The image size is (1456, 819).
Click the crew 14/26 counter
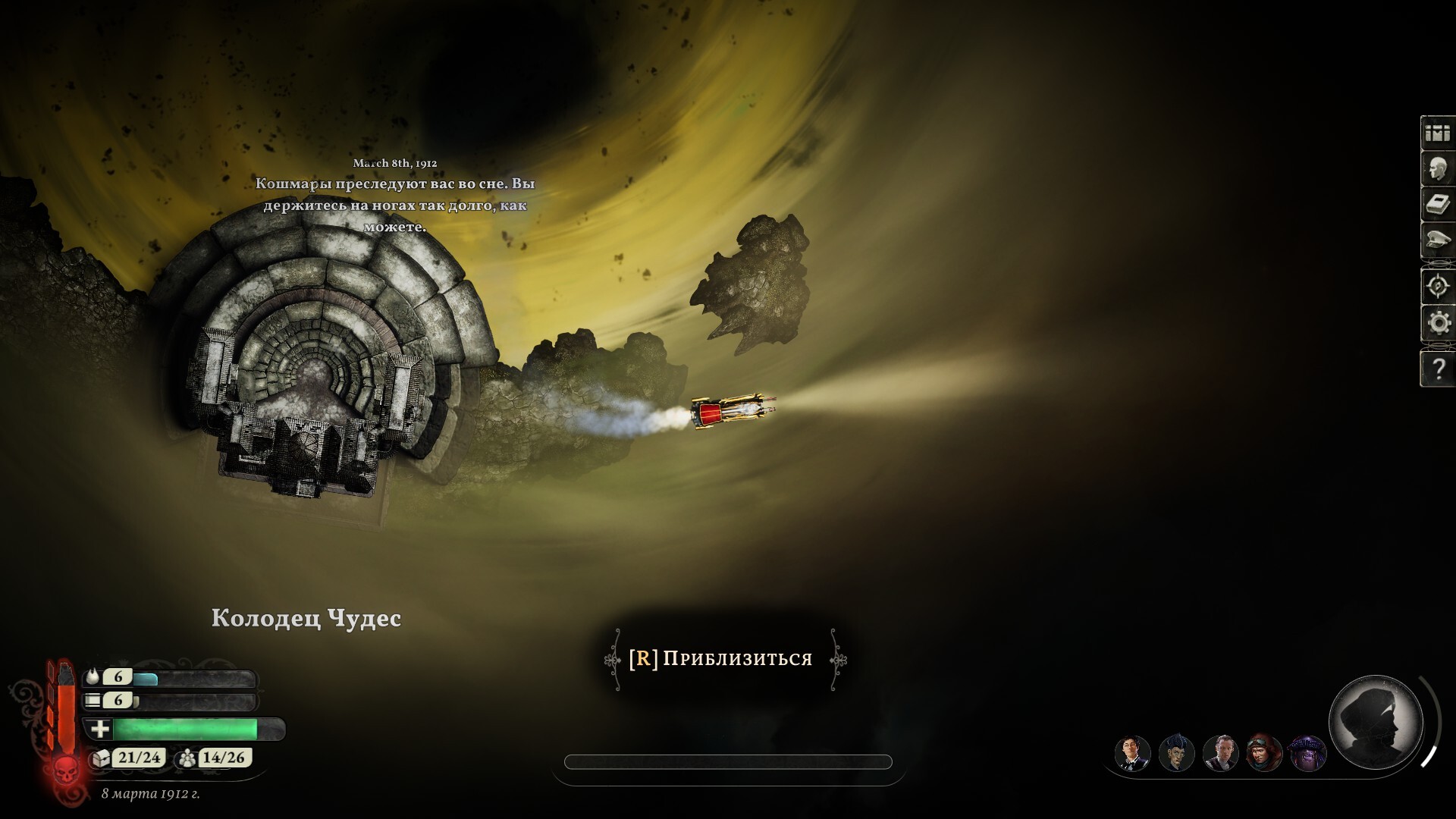[214, 758]
